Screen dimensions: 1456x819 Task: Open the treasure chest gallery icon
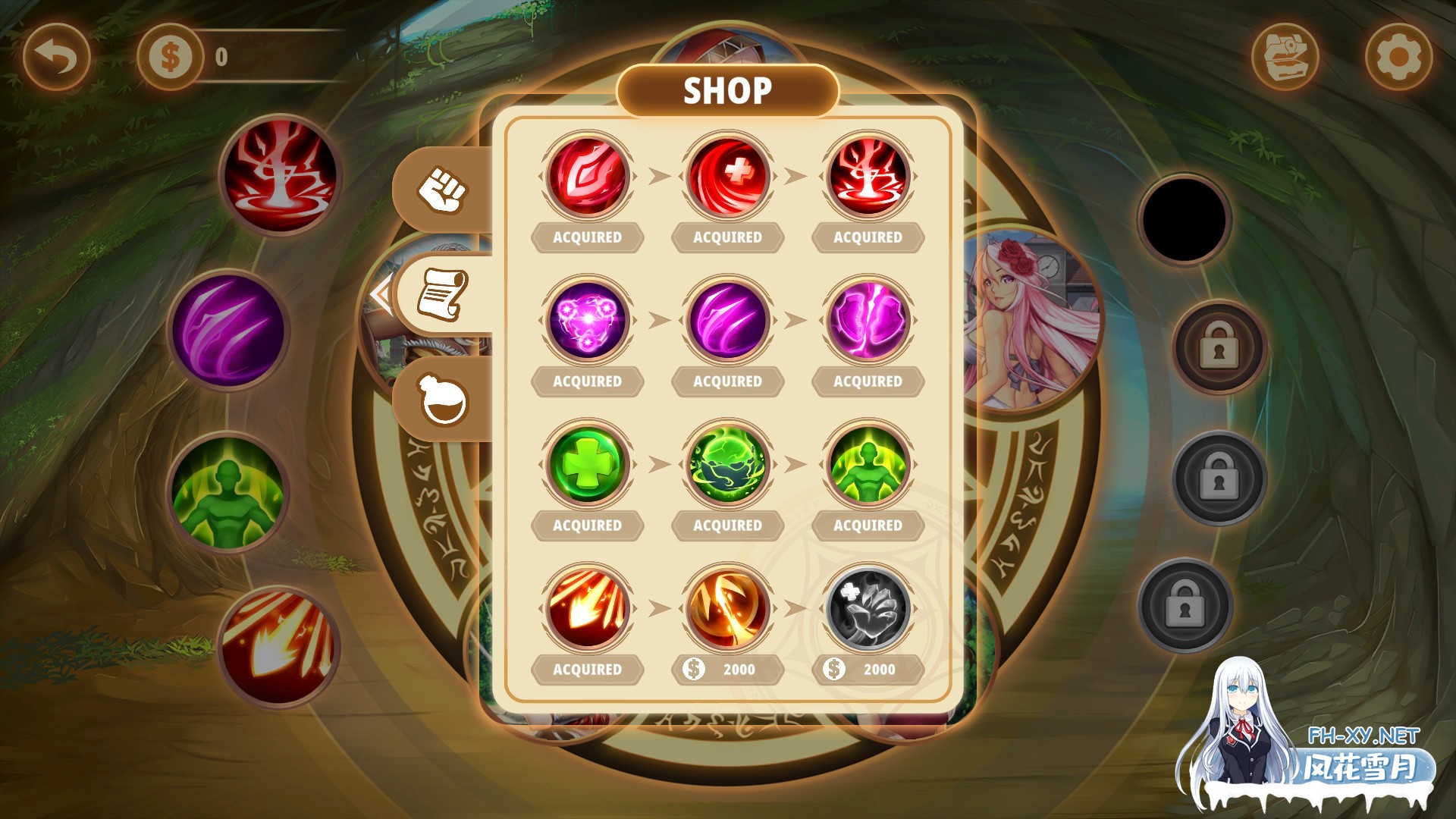pos(1285,57)
